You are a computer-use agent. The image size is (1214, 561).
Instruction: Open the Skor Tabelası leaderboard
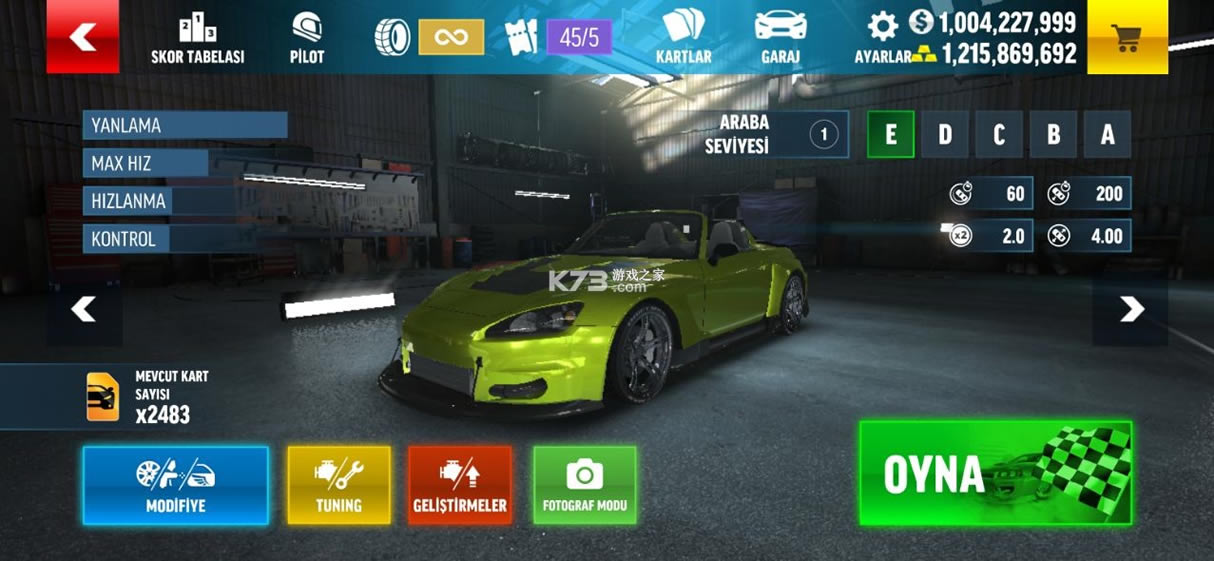tap(197, 40)
